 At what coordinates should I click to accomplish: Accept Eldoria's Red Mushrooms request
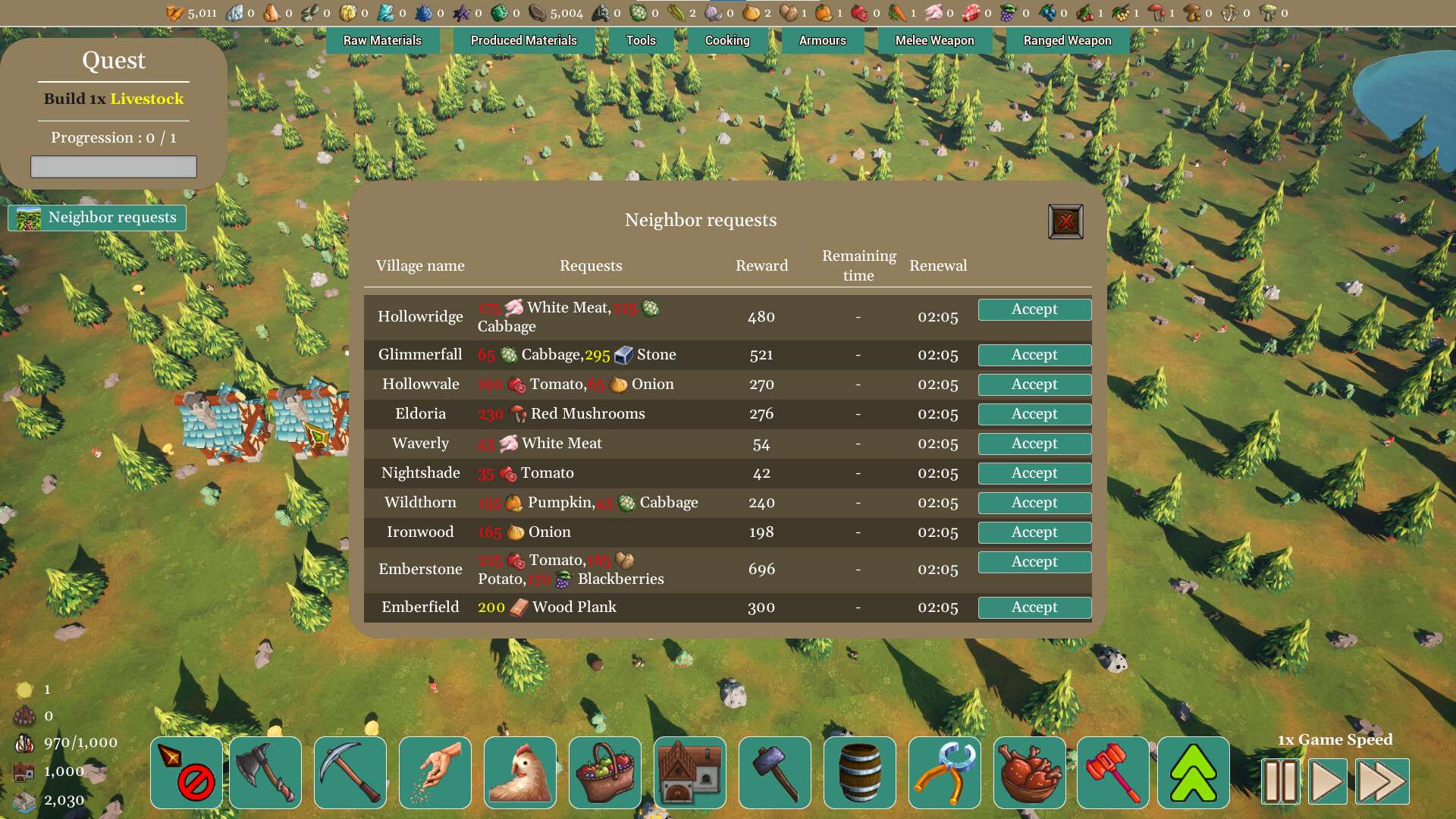tap(1034, 414)
